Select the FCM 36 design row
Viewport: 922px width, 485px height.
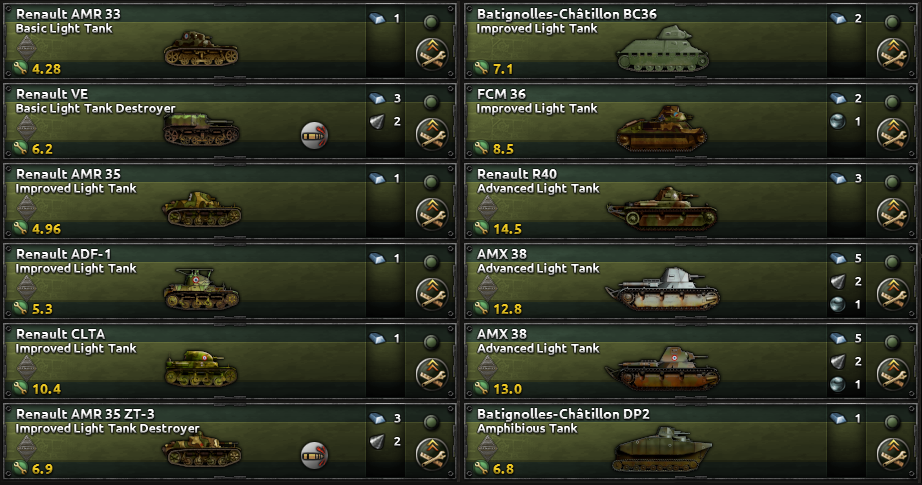tap(650, 122)
